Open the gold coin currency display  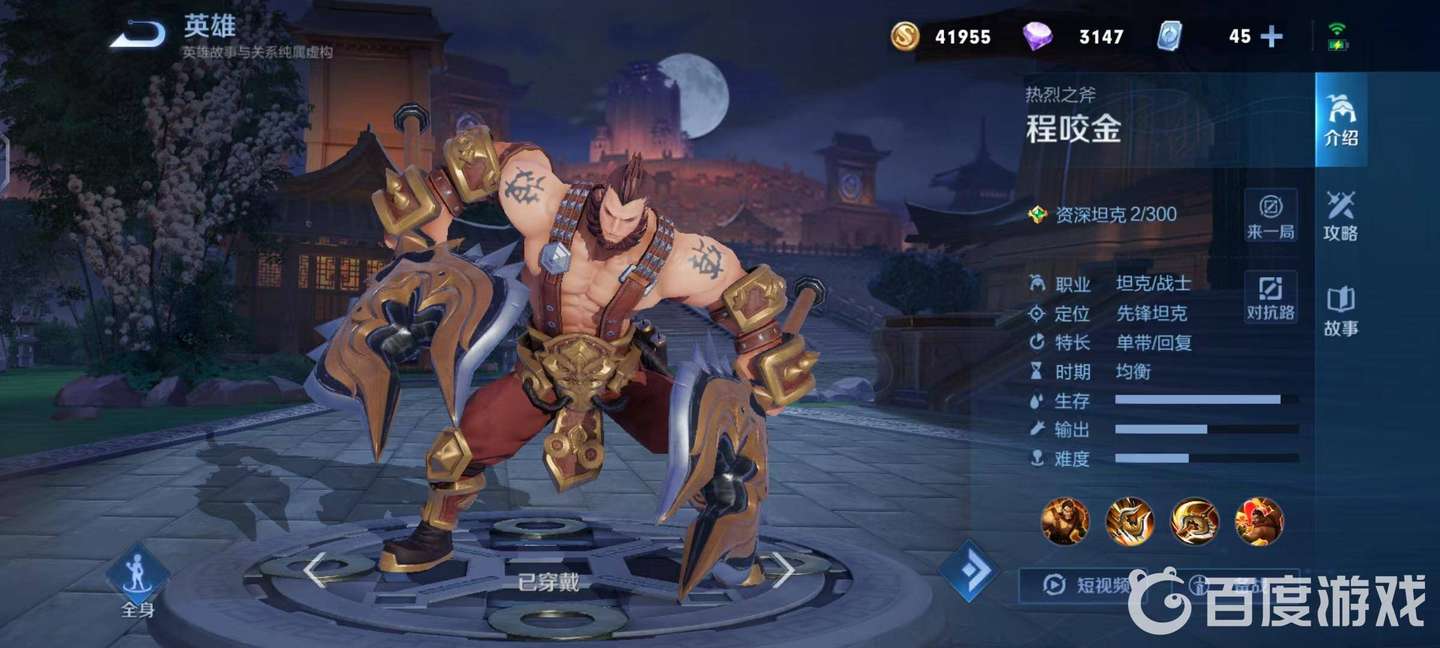coord(942,37)
